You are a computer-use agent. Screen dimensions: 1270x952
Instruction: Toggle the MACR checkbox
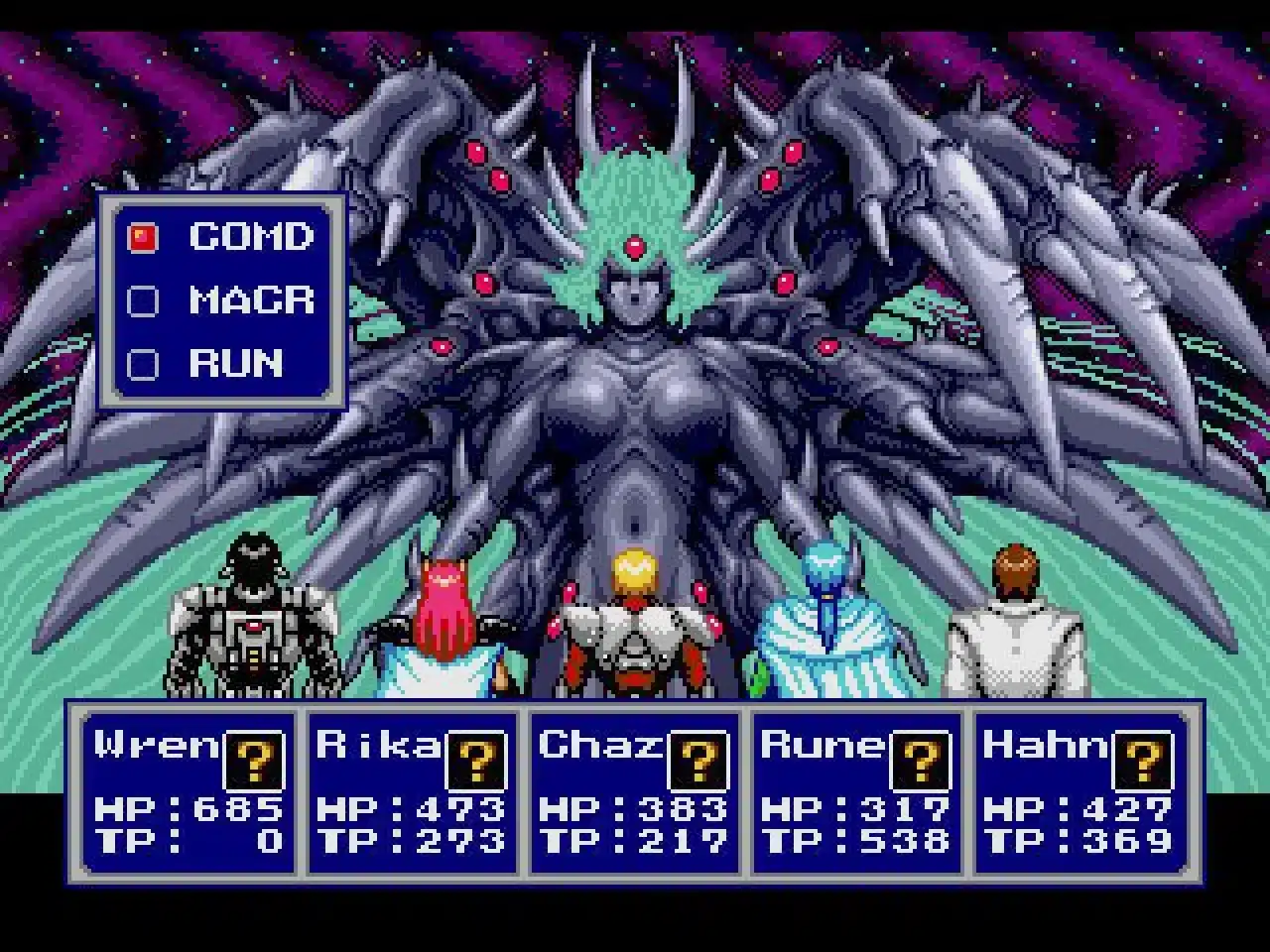tap(142, 300)
